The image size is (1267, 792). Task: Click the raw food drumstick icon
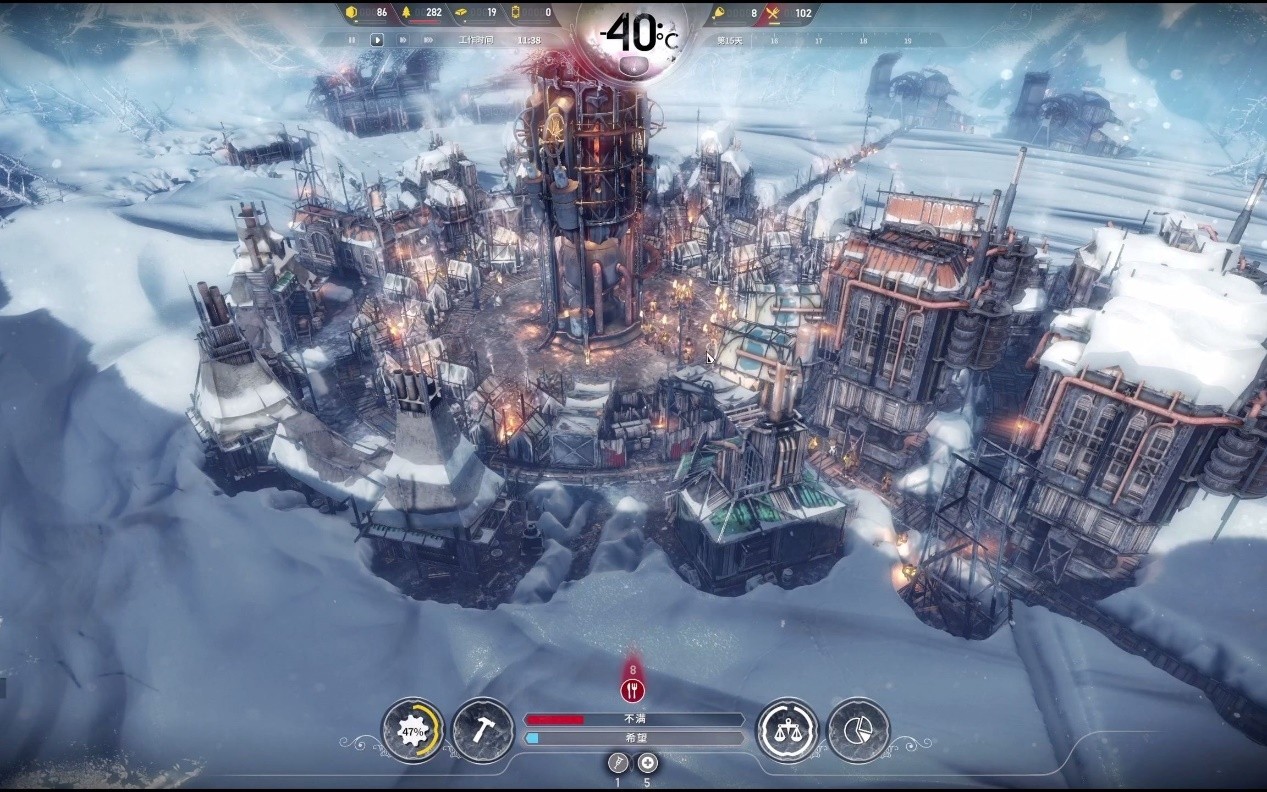pos(720,13)
